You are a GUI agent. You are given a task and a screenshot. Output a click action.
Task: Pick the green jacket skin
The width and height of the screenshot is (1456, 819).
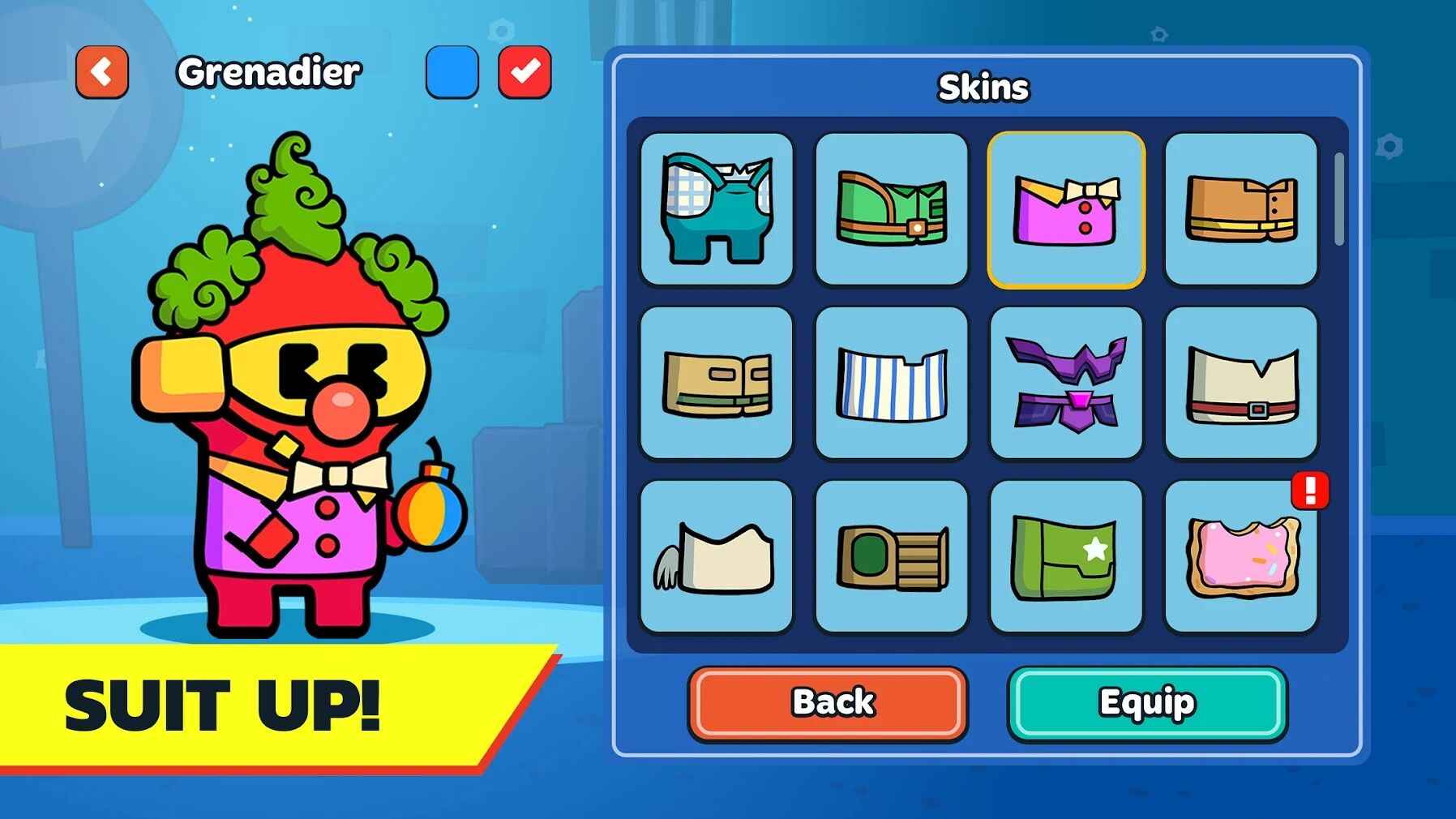coord(891,209)
